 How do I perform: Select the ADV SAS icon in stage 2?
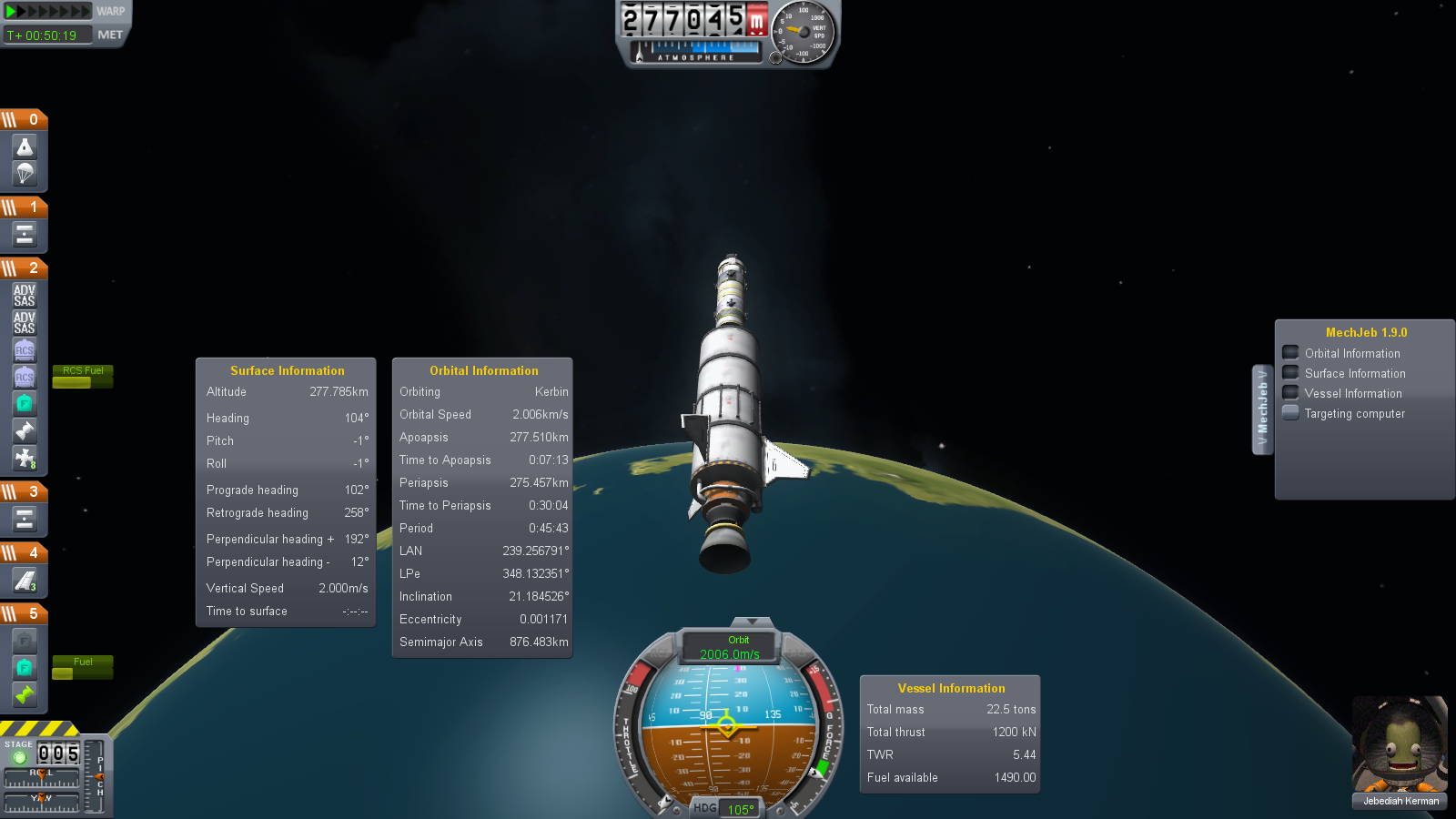tap(24, 293)
